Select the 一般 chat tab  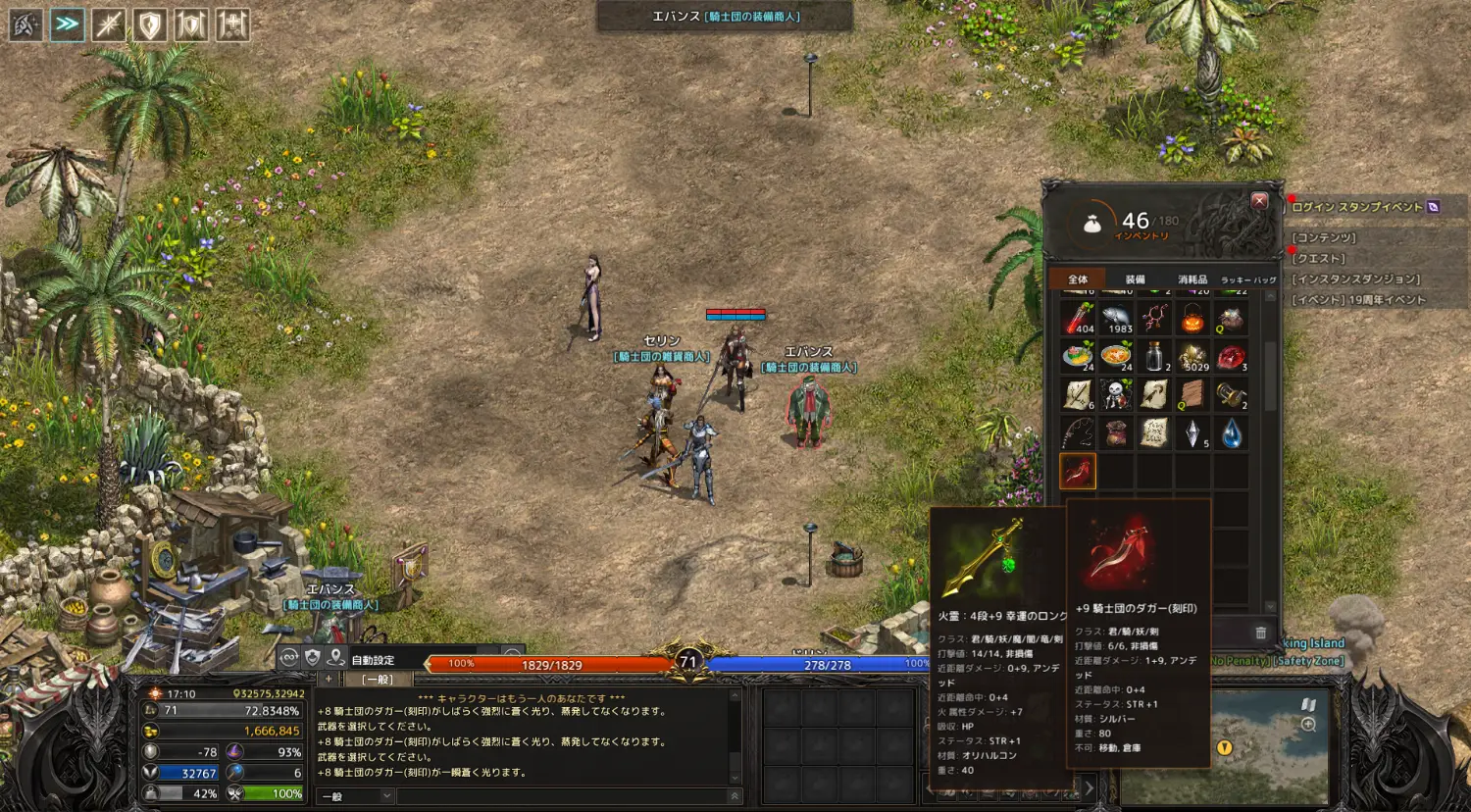coord(378,679)
